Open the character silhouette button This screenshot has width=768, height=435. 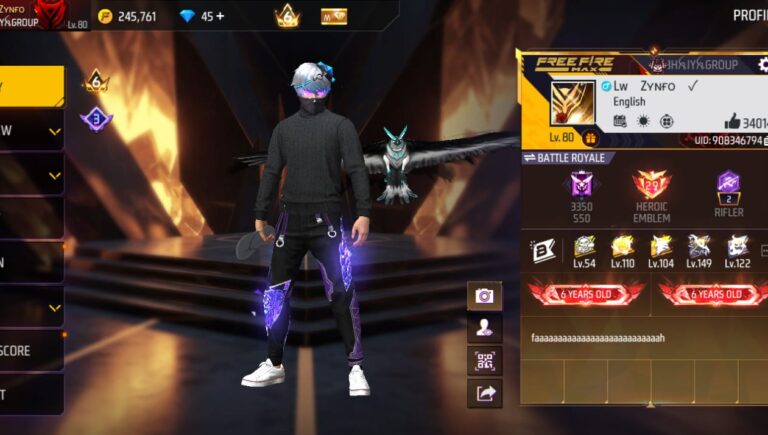click(484, 328)
